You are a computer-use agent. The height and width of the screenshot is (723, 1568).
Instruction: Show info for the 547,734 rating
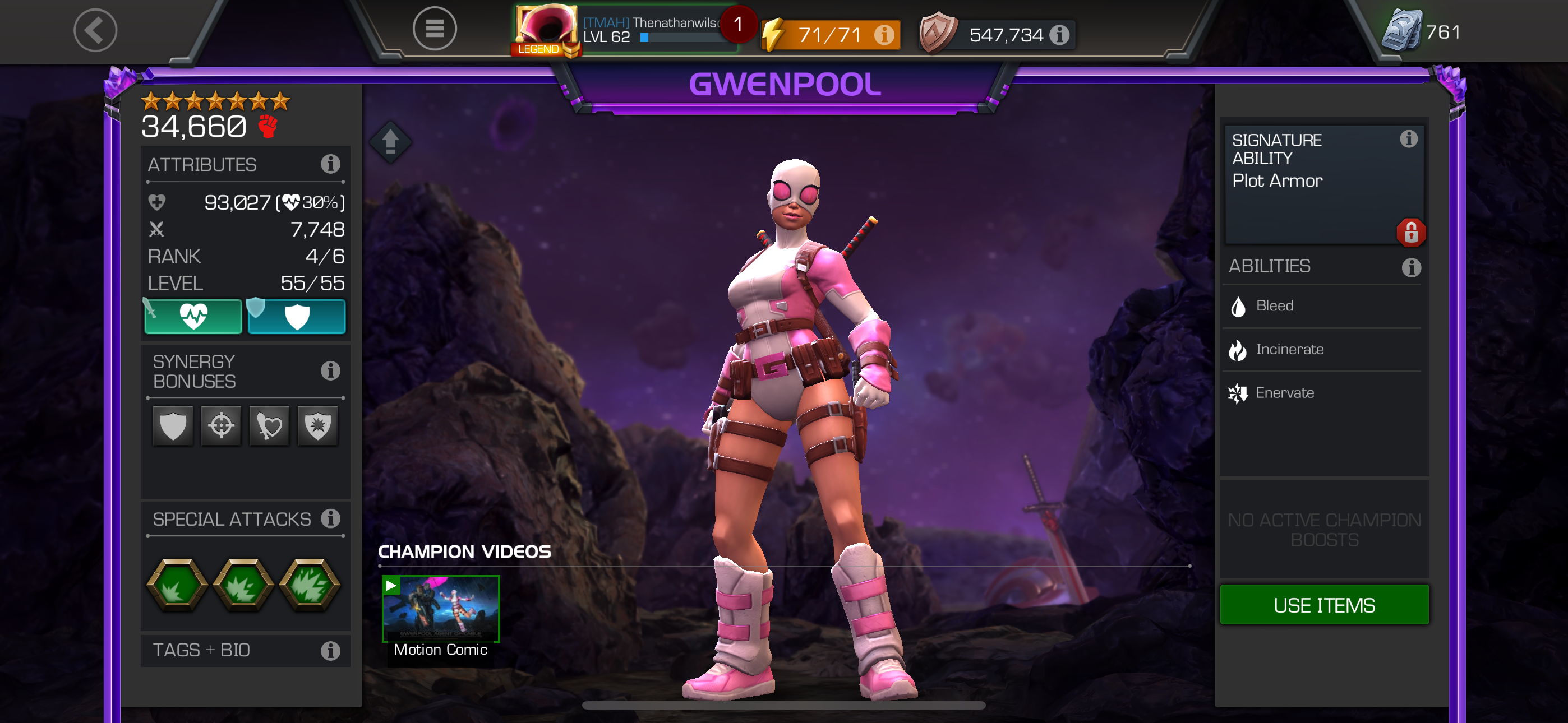pyautogui.click(x=1060, y=35)
